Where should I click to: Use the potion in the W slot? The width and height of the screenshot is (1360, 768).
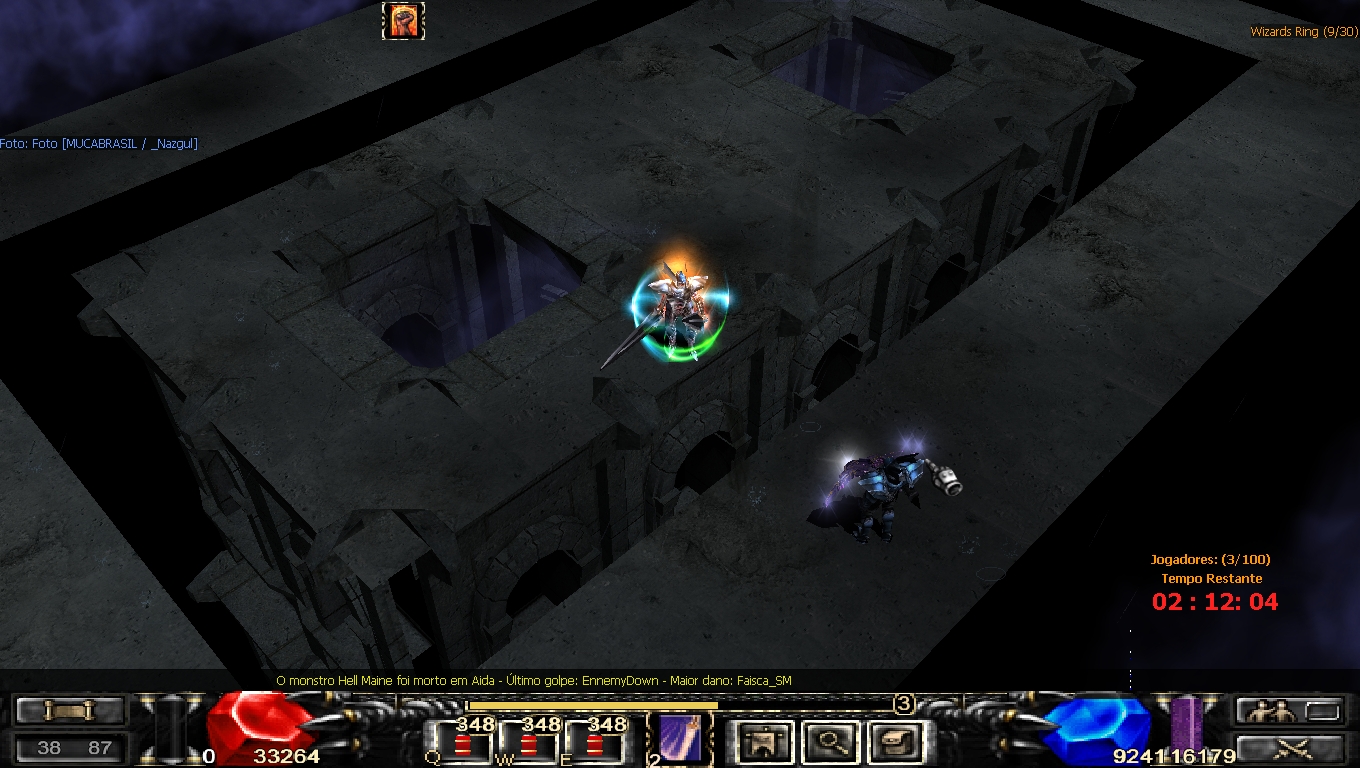coord(528,744)
